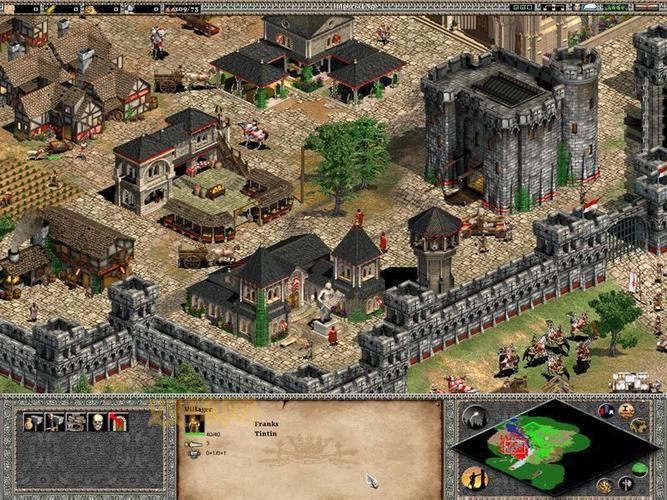Select the third villager command icon (repair)
The height and width of the screenshot is (500, 667).
point(76,423)
